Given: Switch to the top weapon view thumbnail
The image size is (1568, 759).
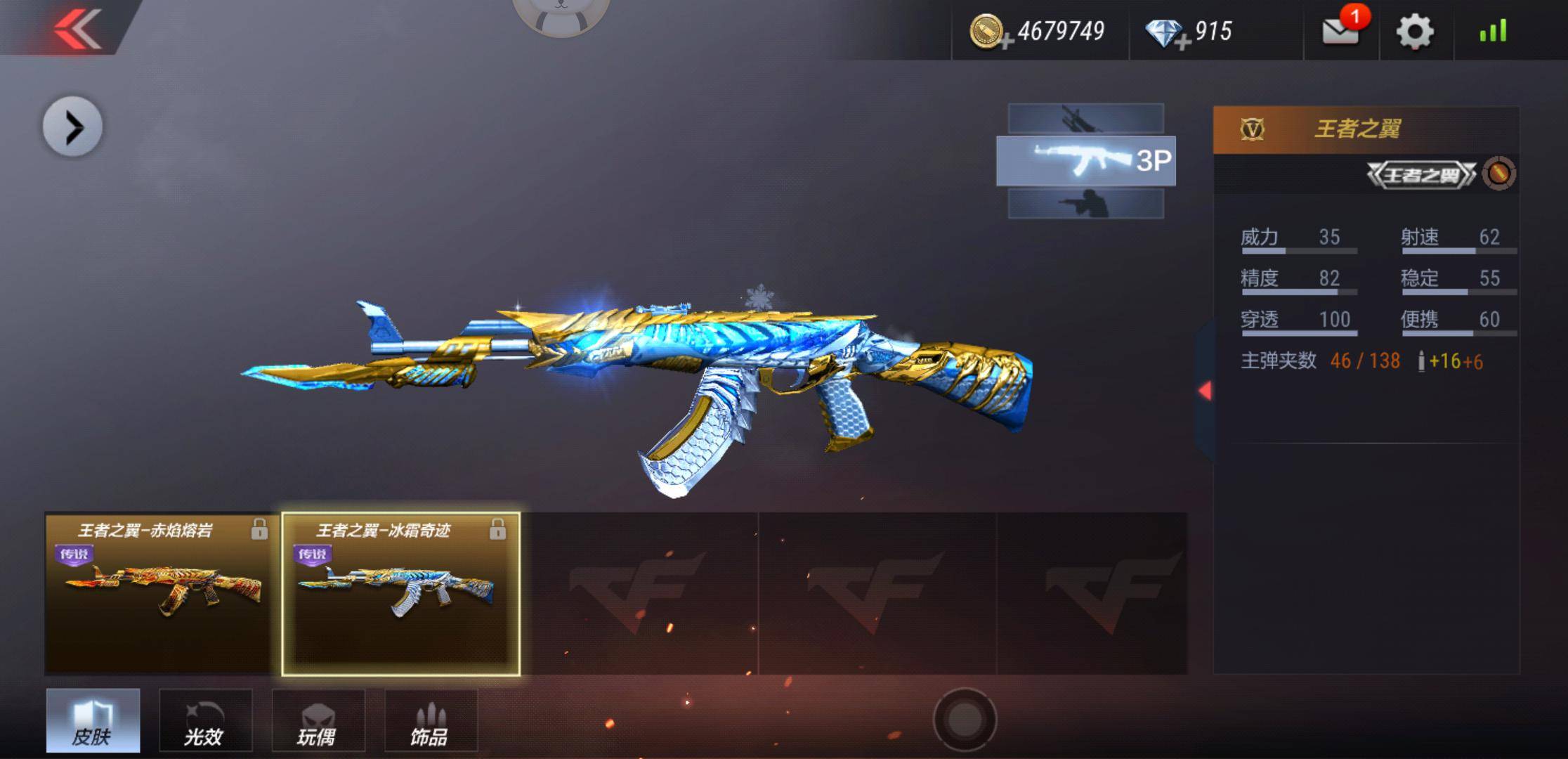Looking at the screenshot, I should 1085,118.
